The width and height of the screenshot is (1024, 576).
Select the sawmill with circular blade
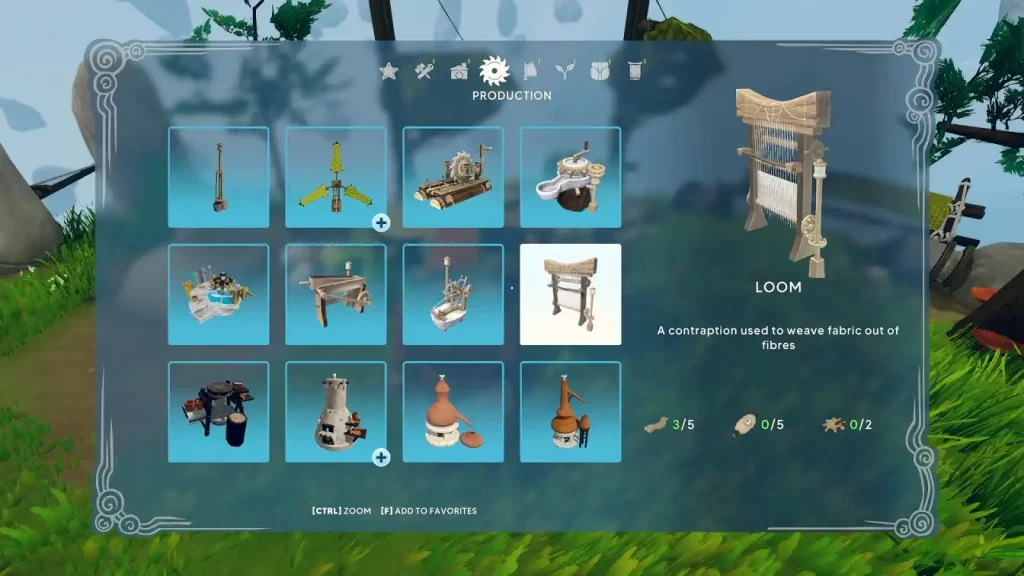click(x=453, y=177)
